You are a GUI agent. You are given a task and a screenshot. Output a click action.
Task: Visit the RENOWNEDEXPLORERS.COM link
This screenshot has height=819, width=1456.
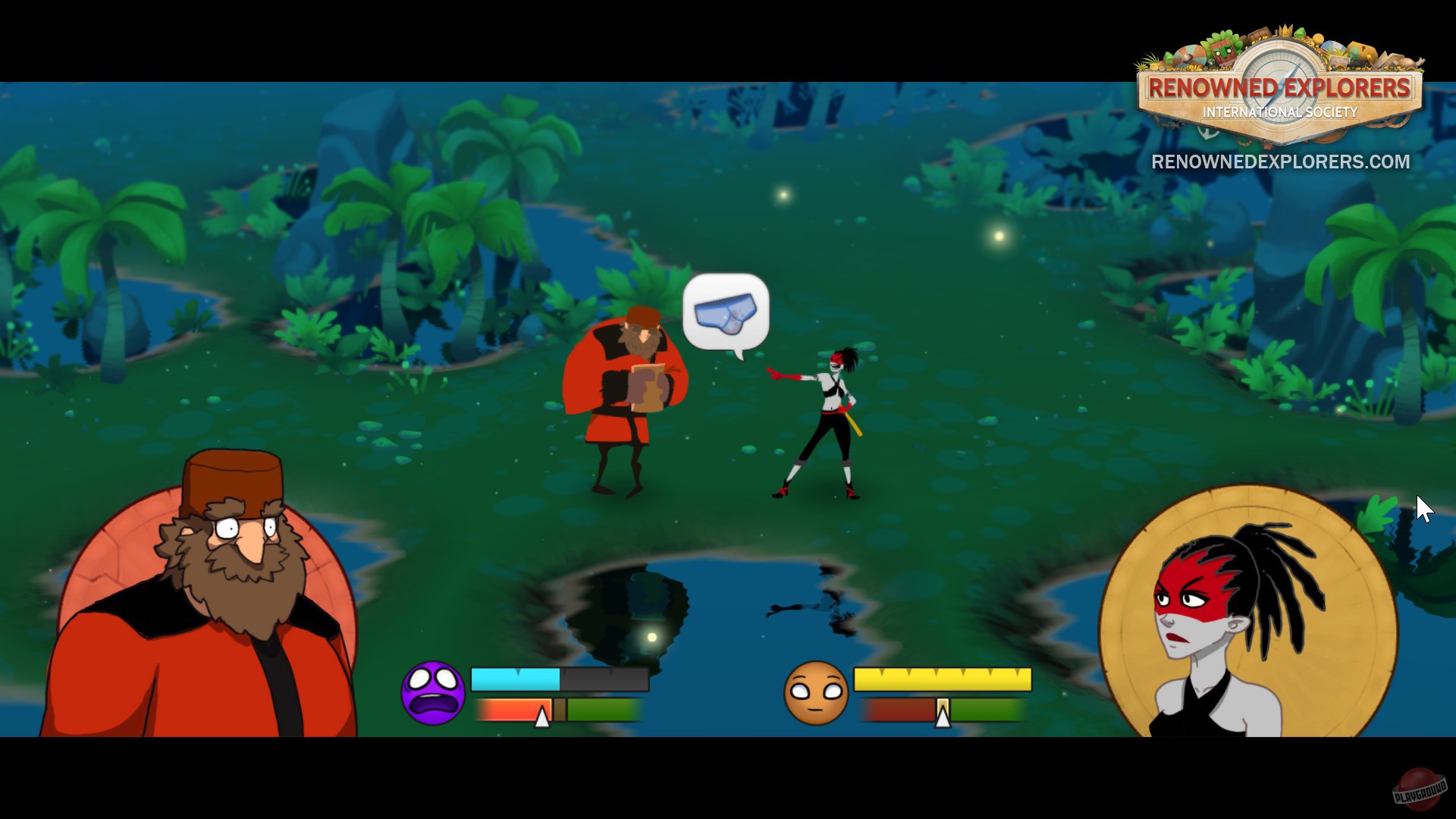[1280, 162]
